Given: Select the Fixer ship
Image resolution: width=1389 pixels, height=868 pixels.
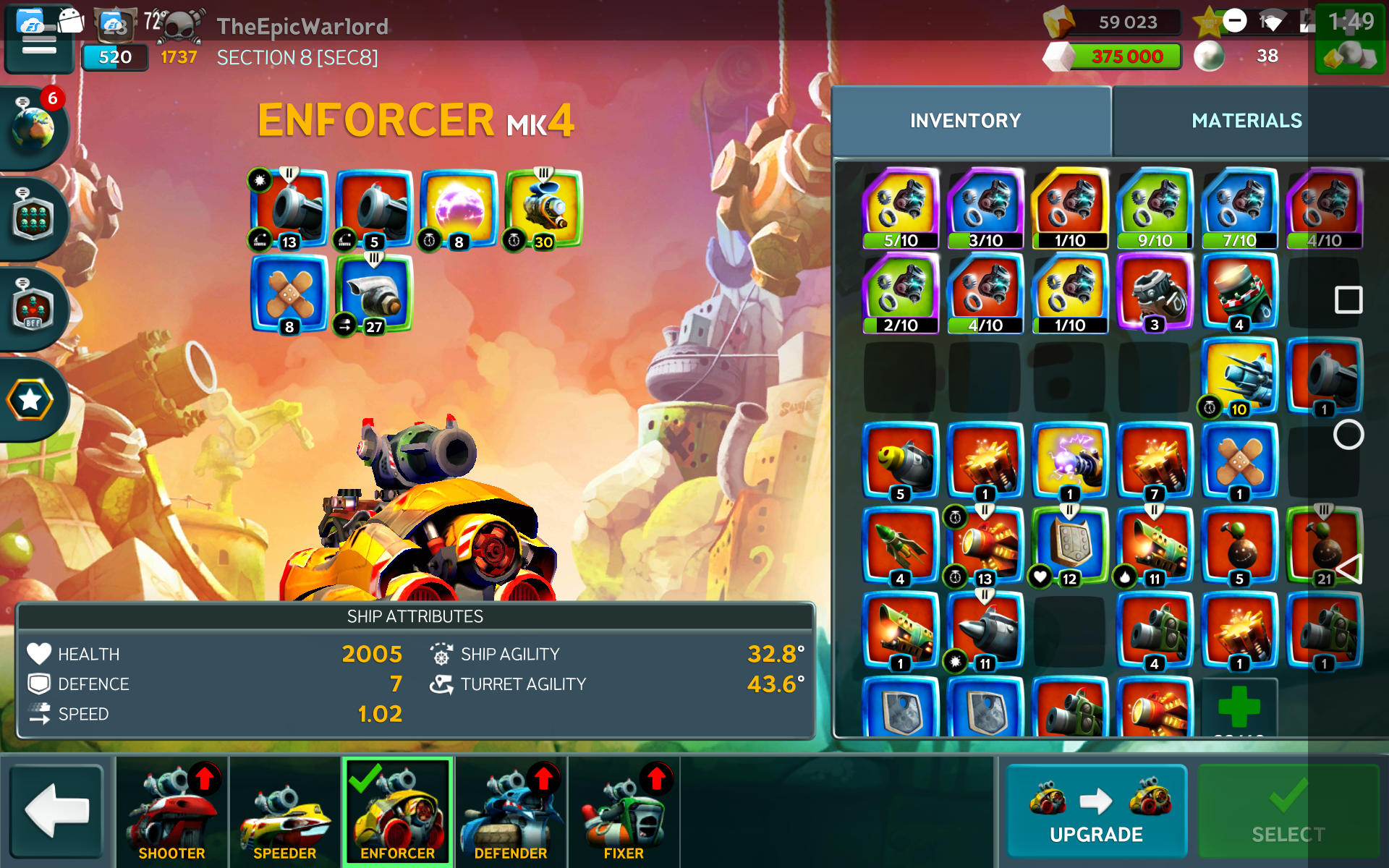Looking at the screenshot, I should click(x=624, y=811).
